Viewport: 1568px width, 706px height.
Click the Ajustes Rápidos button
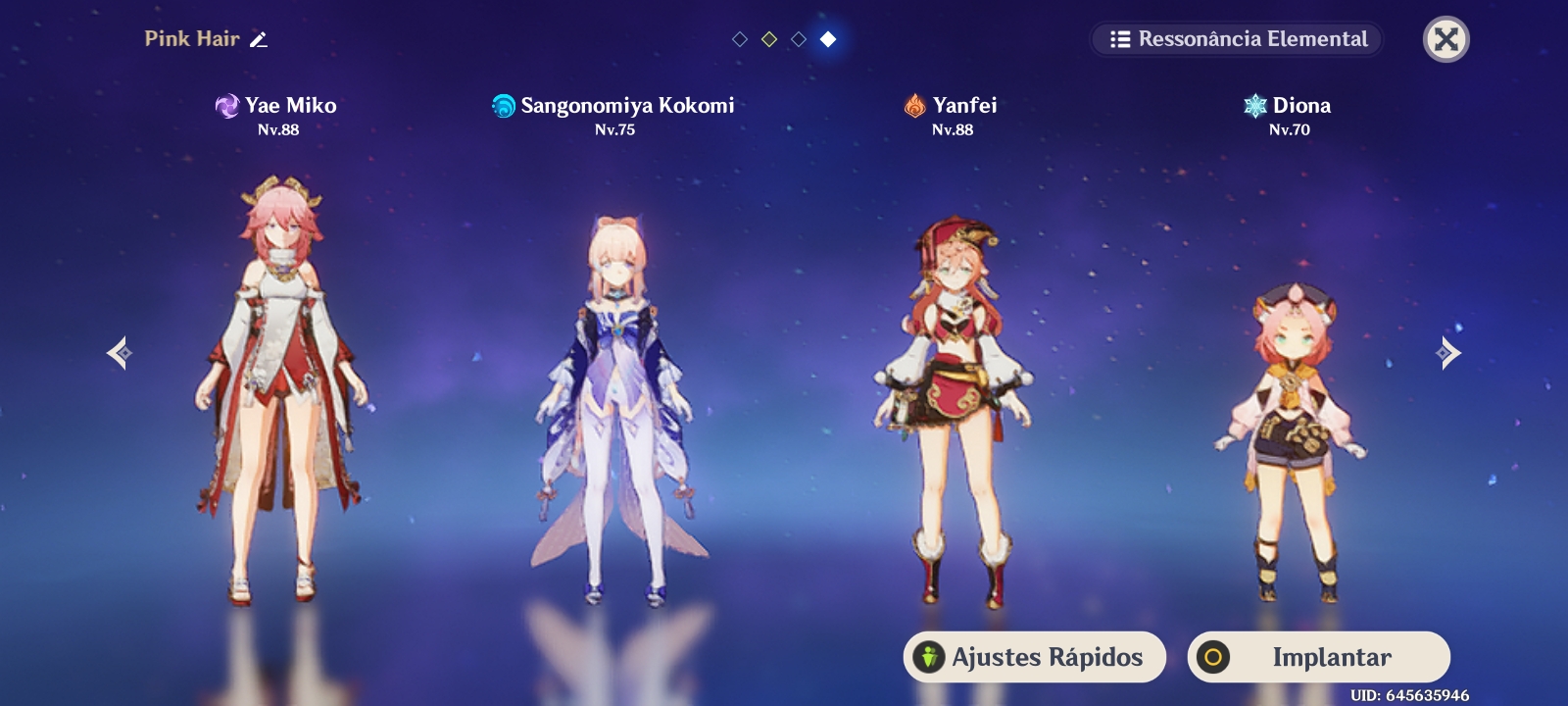coord(1034,657)
